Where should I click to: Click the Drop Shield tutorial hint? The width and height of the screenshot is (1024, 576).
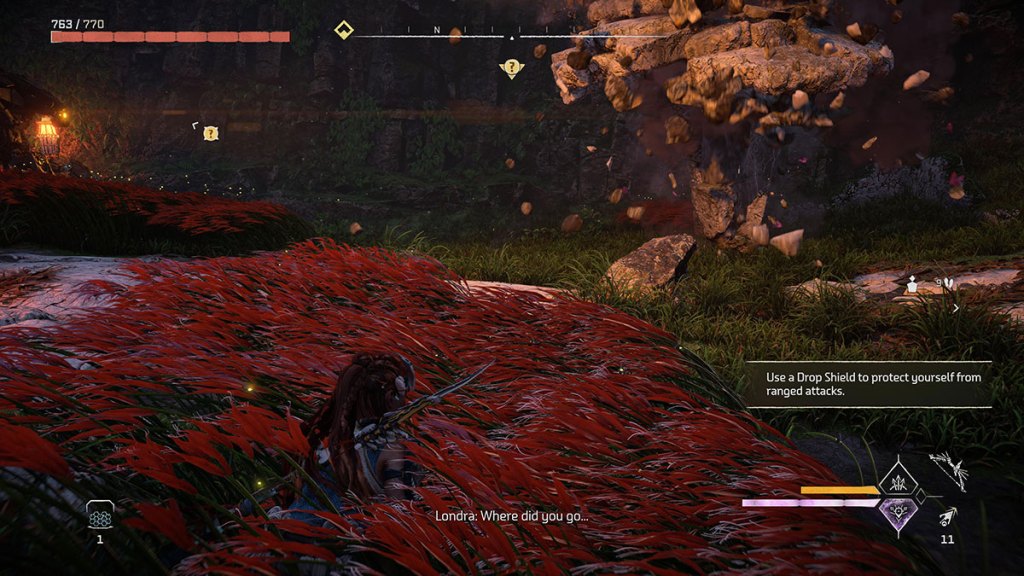(868, 384)
